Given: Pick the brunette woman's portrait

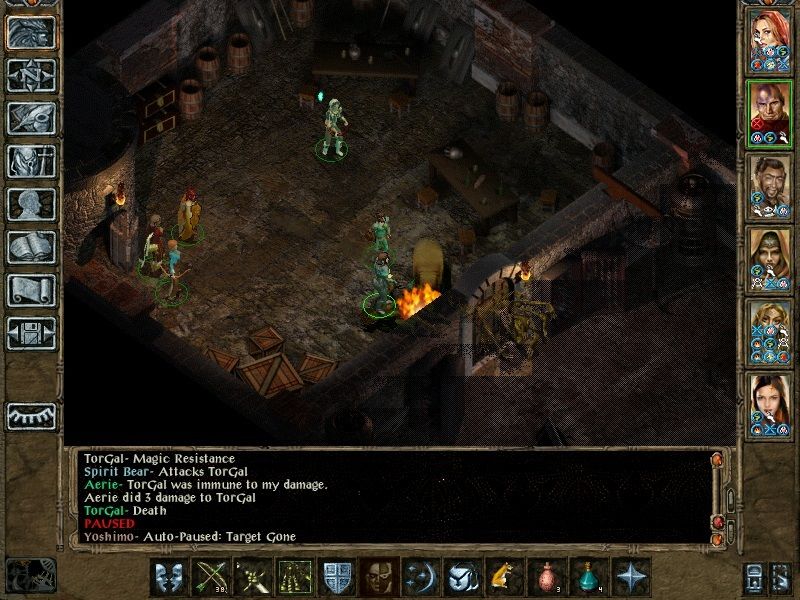Looking at the screenshot, I should [769, 404].
